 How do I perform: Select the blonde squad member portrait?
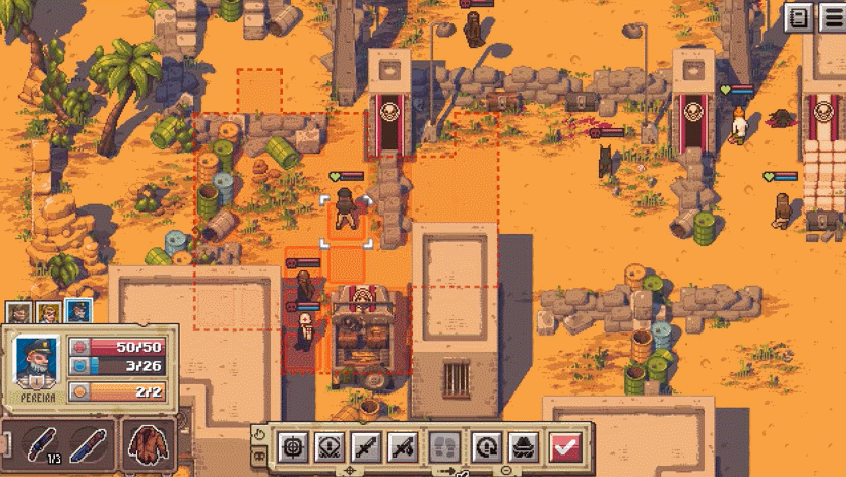pos(48,313)
